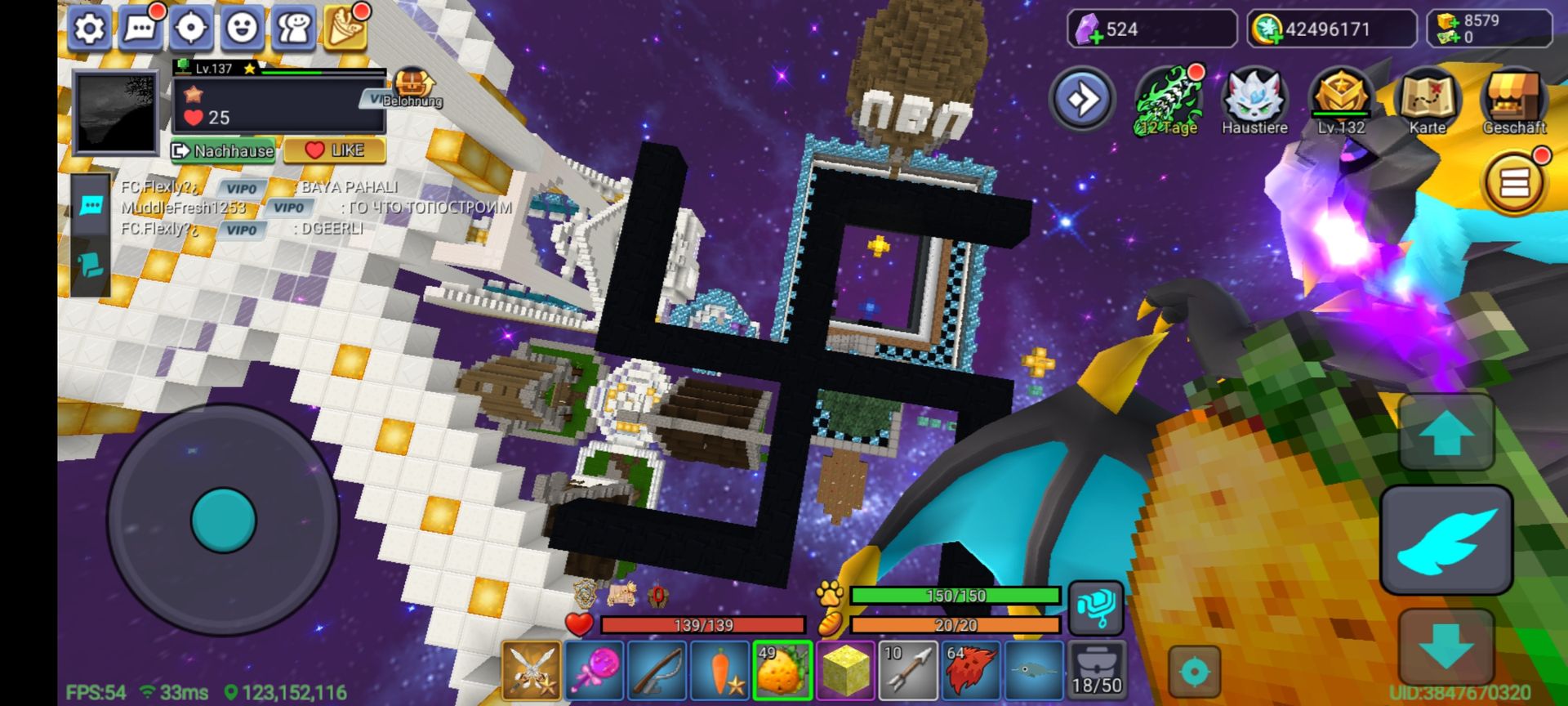Like this island with LIKE button
1568x706 pixels.
(x=335, y=150)
